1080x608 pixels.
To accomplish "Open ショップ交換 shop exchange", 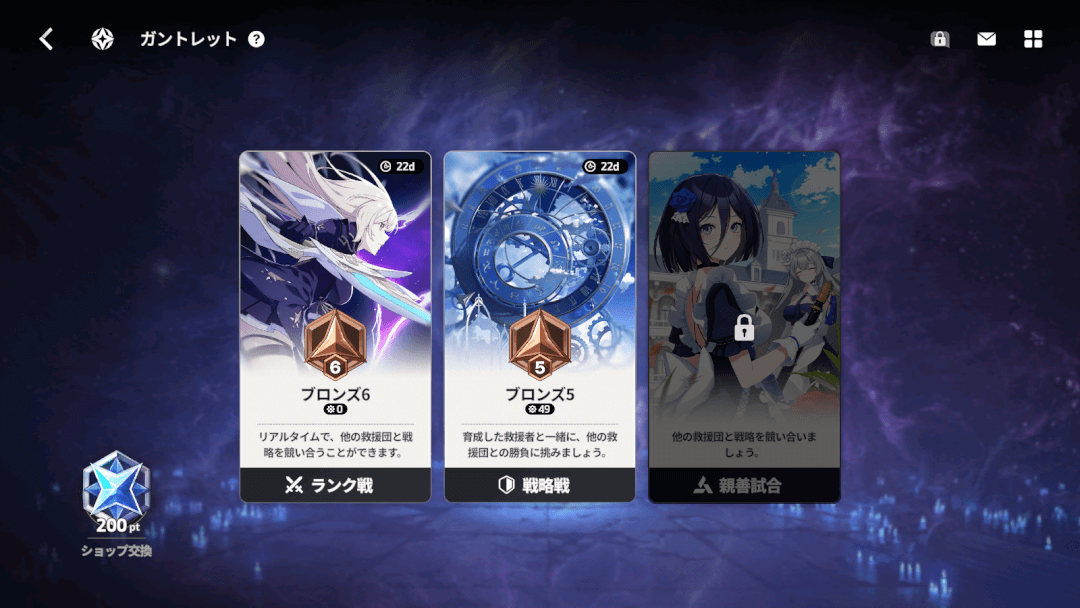I will [x=116, y=505].
